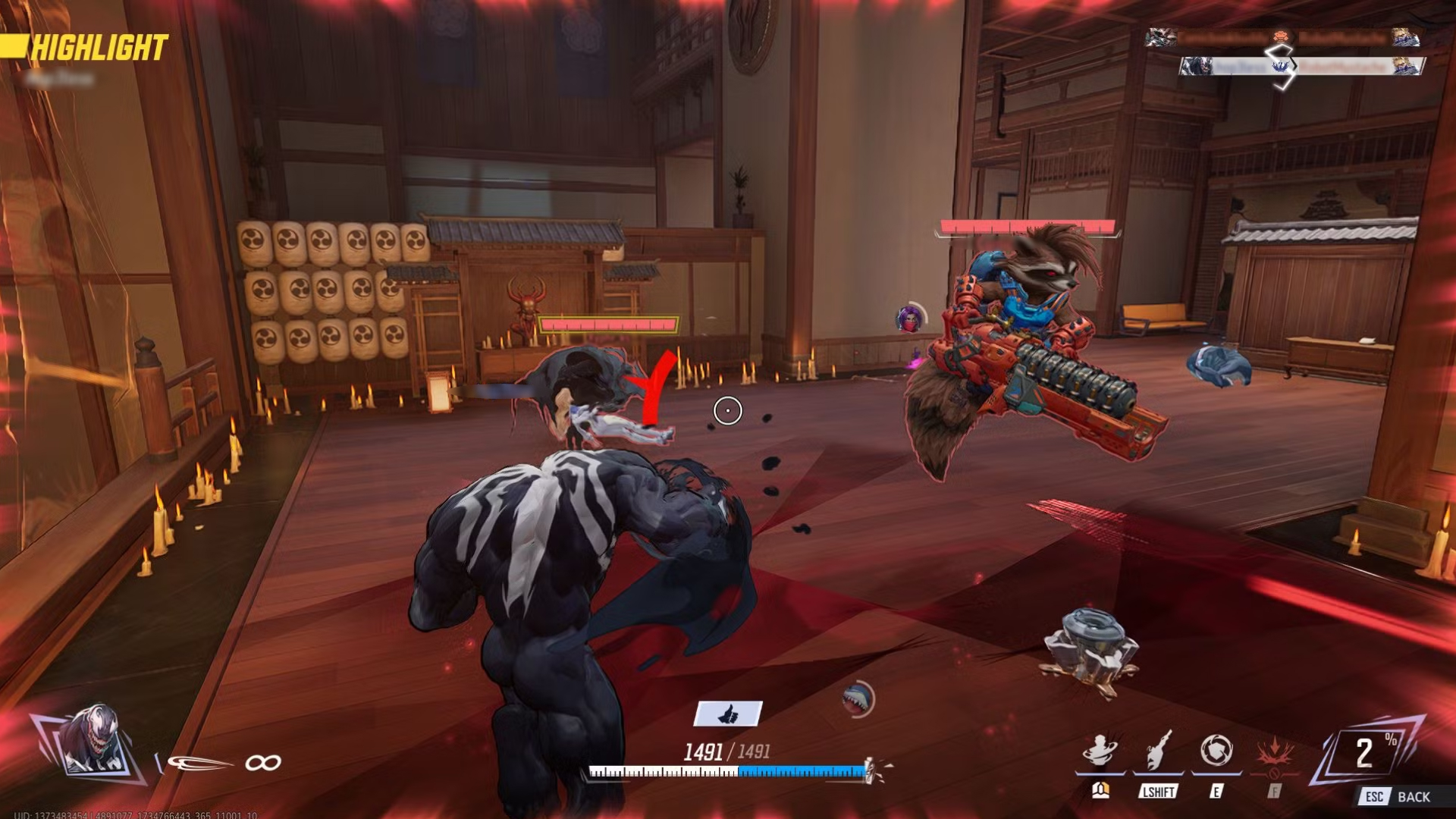Click the red ultimate ability icon above F

(x=1276, y=749)
